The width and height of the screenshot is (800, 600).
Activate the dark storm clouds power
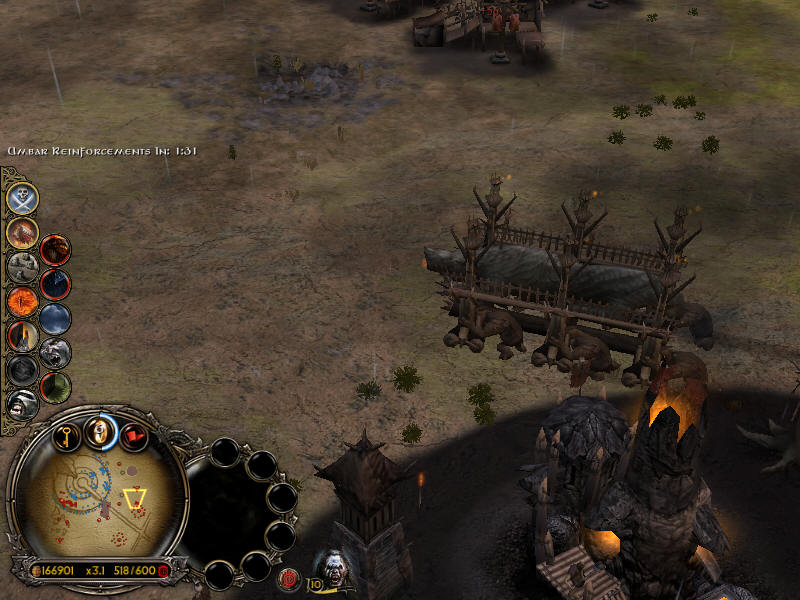tap(56, 318)
